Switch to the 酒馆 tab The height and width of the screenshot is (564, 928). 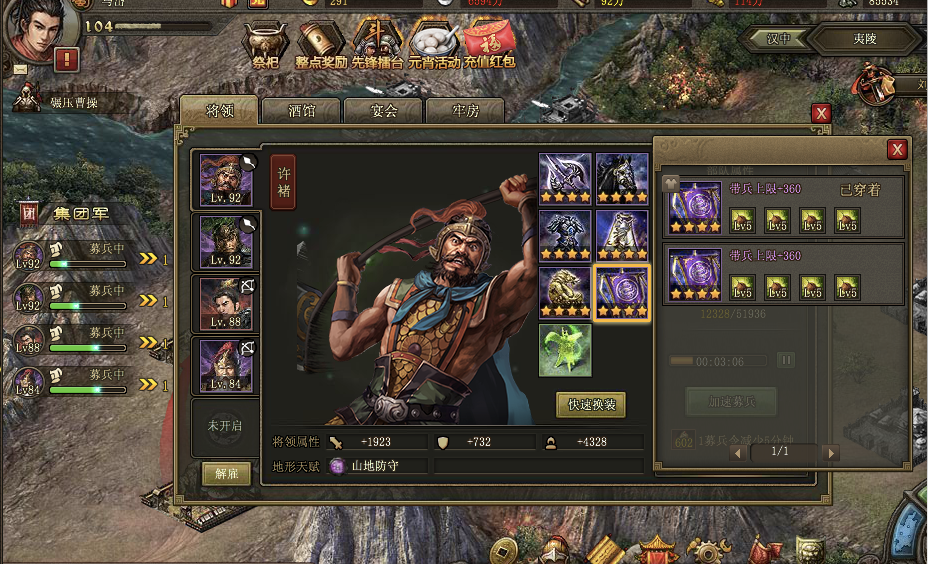[x=301, y=111]
